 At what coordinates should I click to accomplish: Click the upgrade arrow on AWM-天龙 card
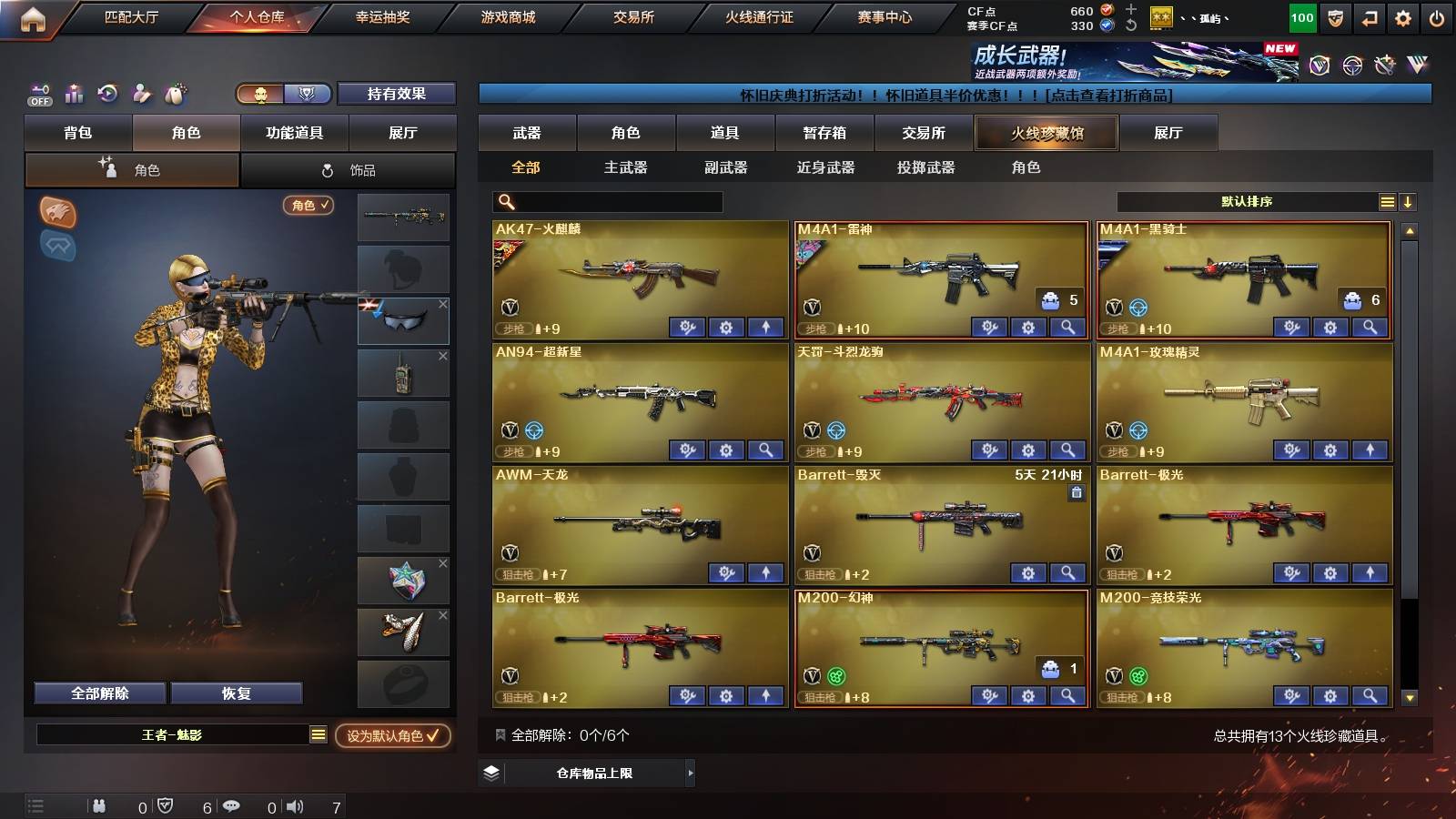tap(763, 573)
